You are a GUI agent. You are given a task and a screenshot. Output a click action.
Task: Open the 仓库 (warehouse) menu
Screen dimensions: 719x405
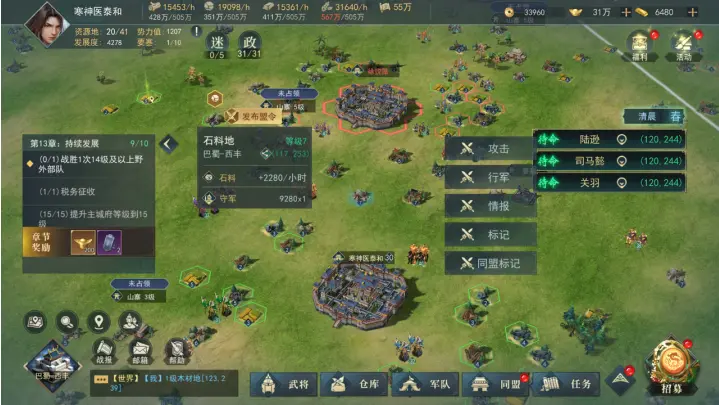point(356,383)
